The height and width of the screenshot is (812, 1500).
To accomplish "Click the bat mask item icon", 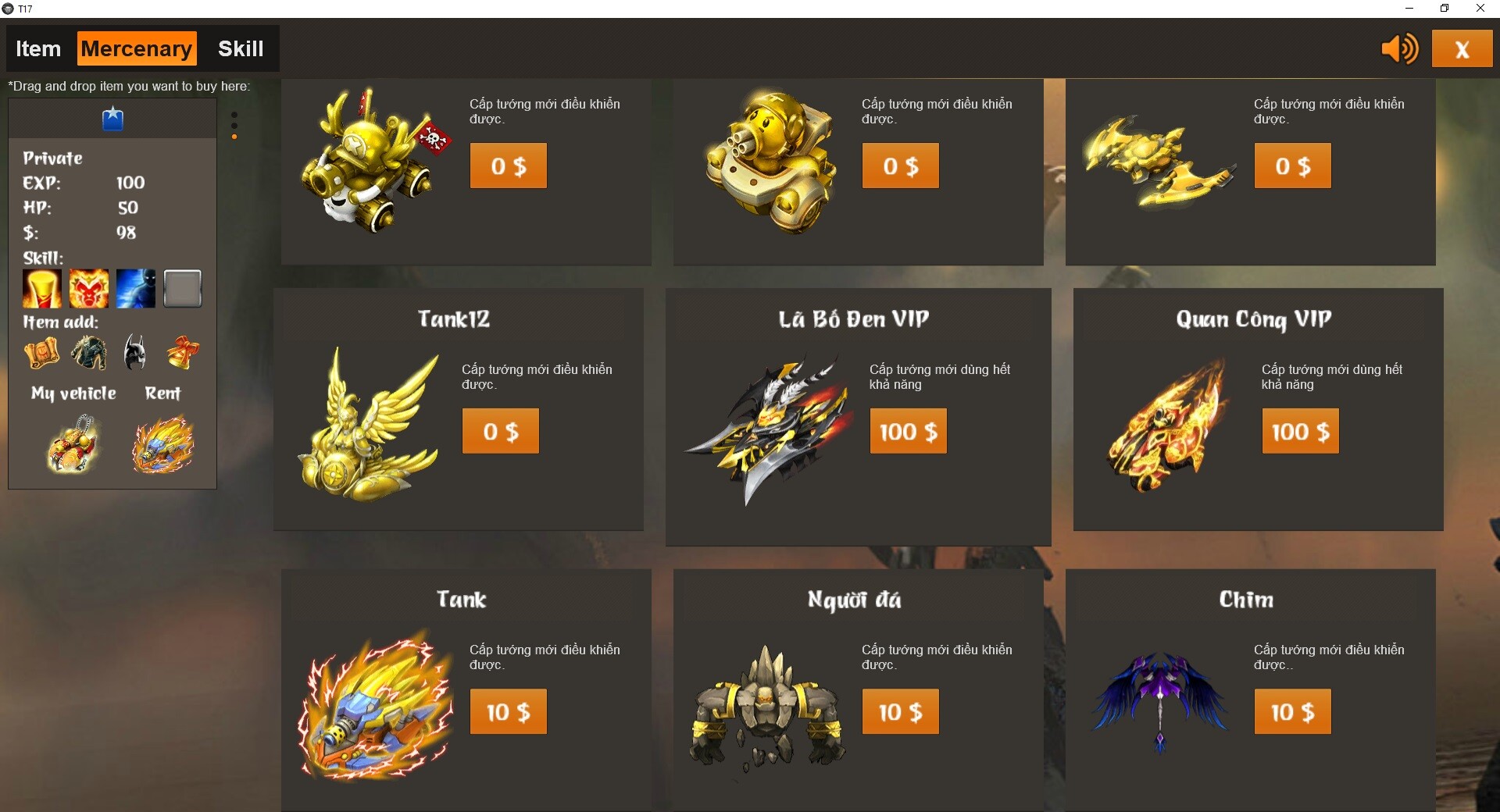I will [134, 353].
